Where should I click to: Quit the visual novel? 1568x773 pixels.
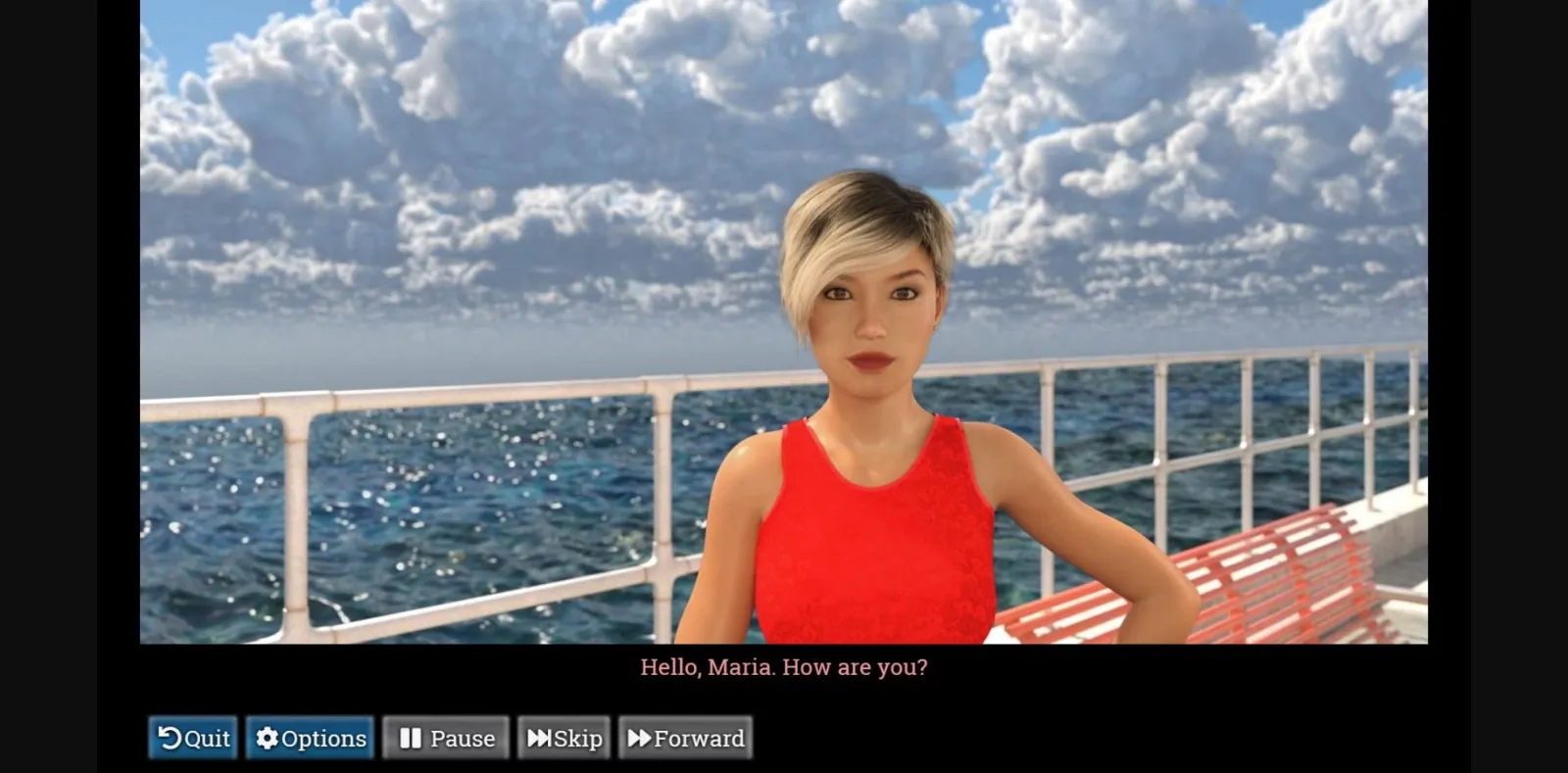pos(192,739)
